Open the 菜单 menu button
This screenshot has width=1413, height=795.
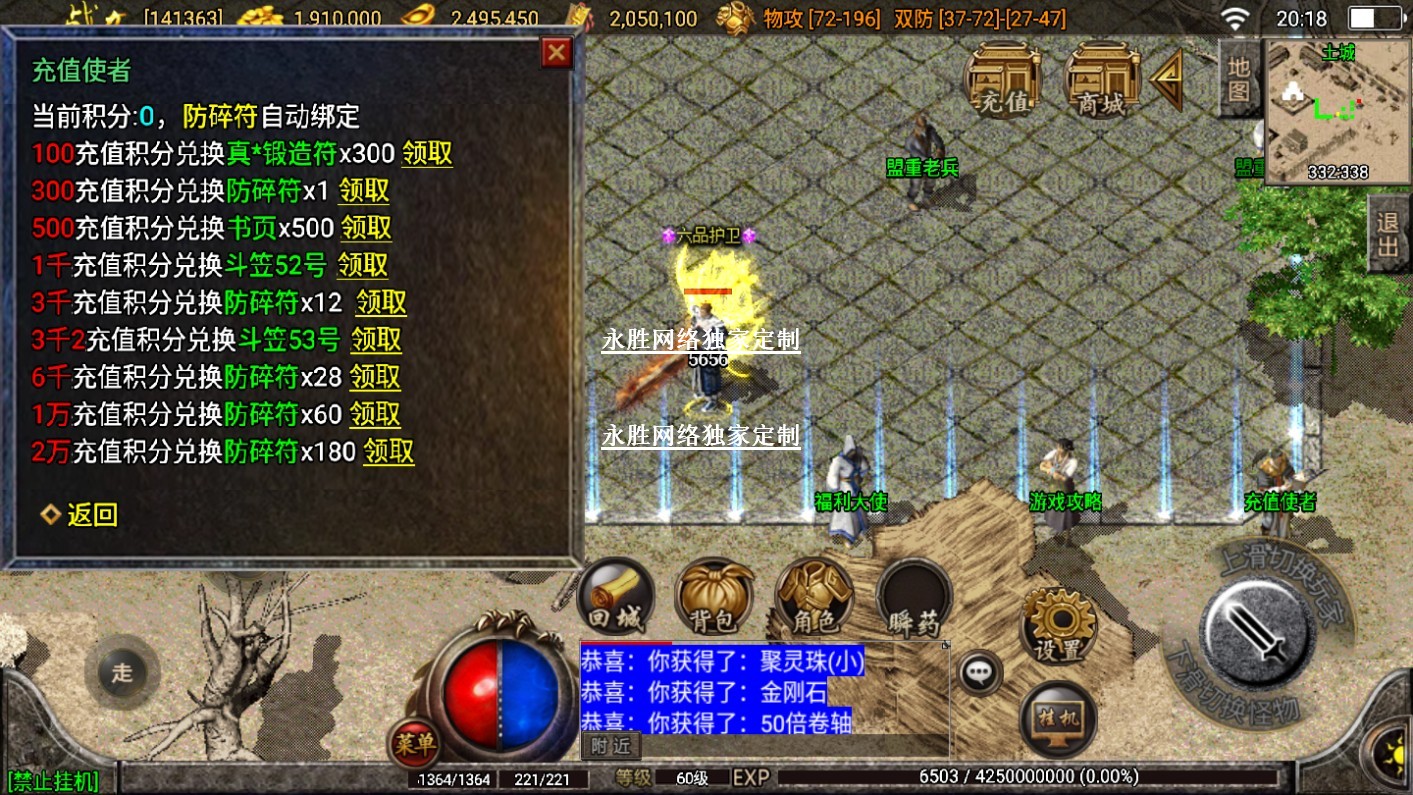click(x=413, y=742)
